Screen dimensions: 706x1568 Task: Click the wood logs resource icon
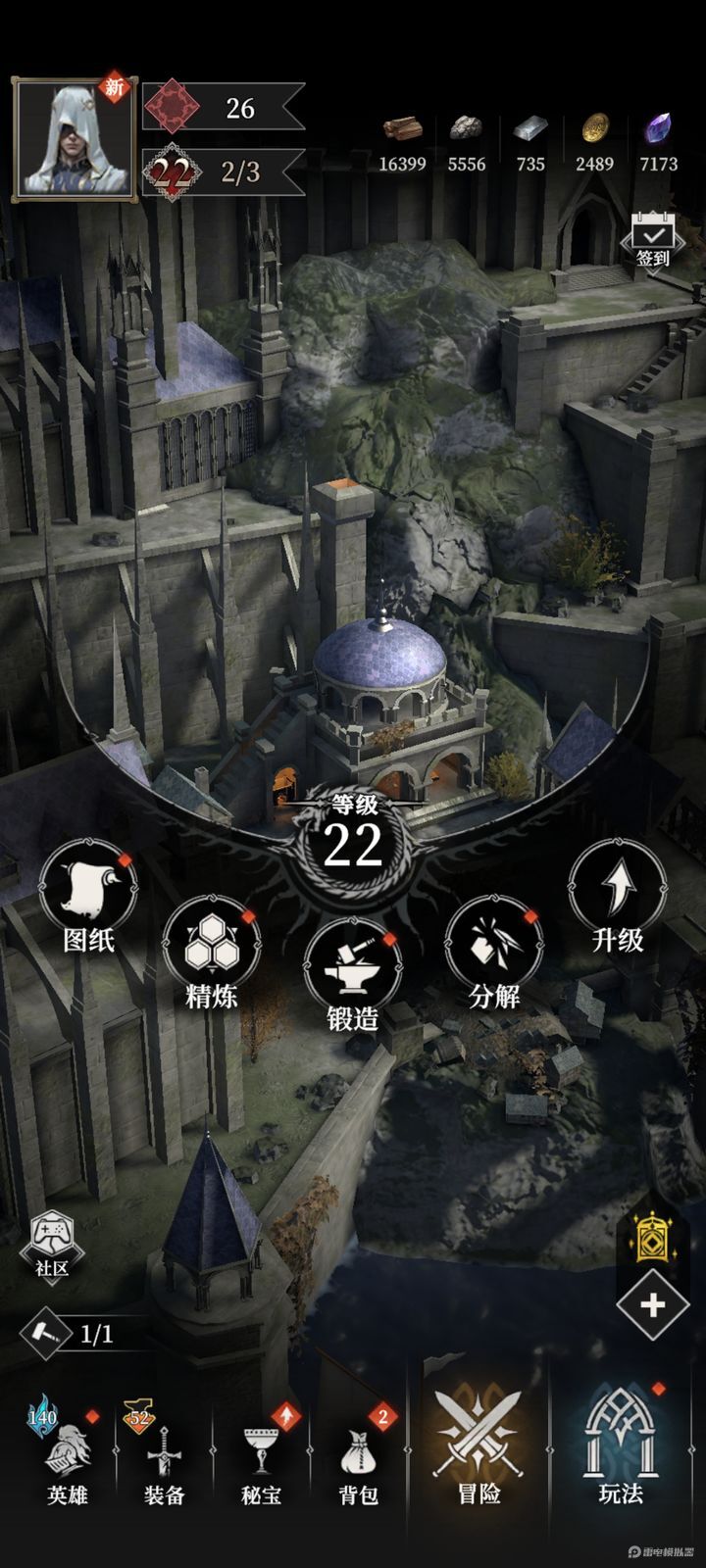pyautogui.click(x=402, y=129)
